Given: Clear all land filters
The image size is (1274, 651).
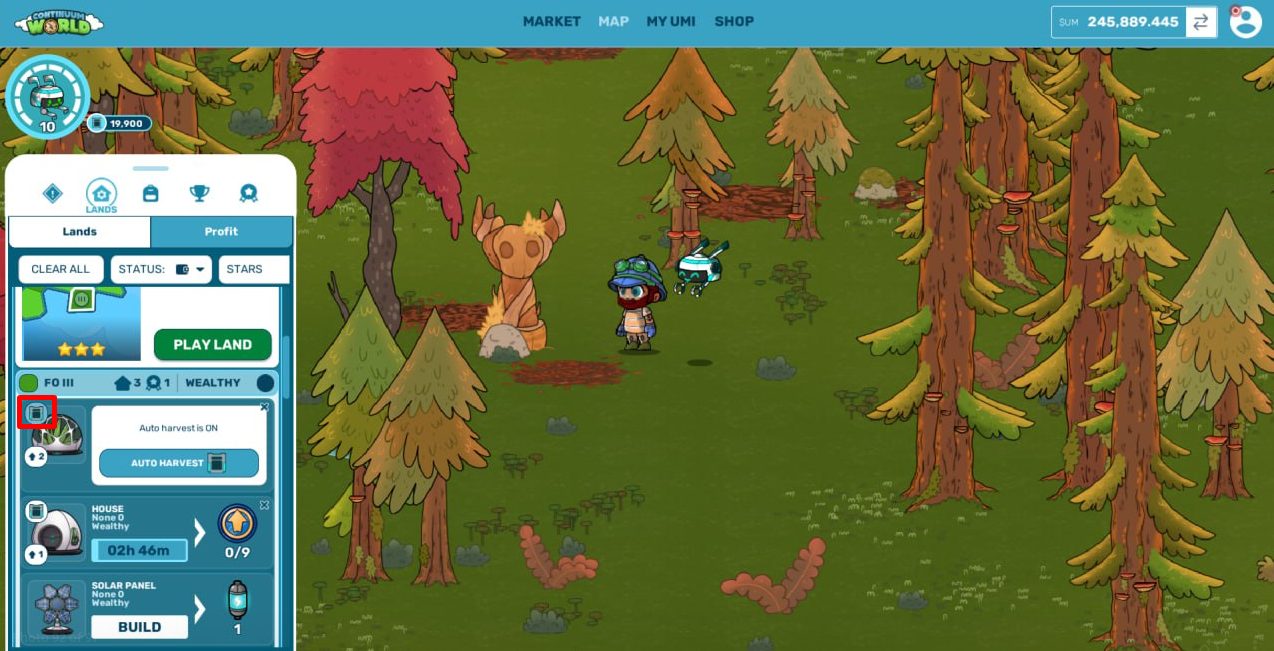Looking at the screenshot, I should pyautogui.click(x=60, y=269).
